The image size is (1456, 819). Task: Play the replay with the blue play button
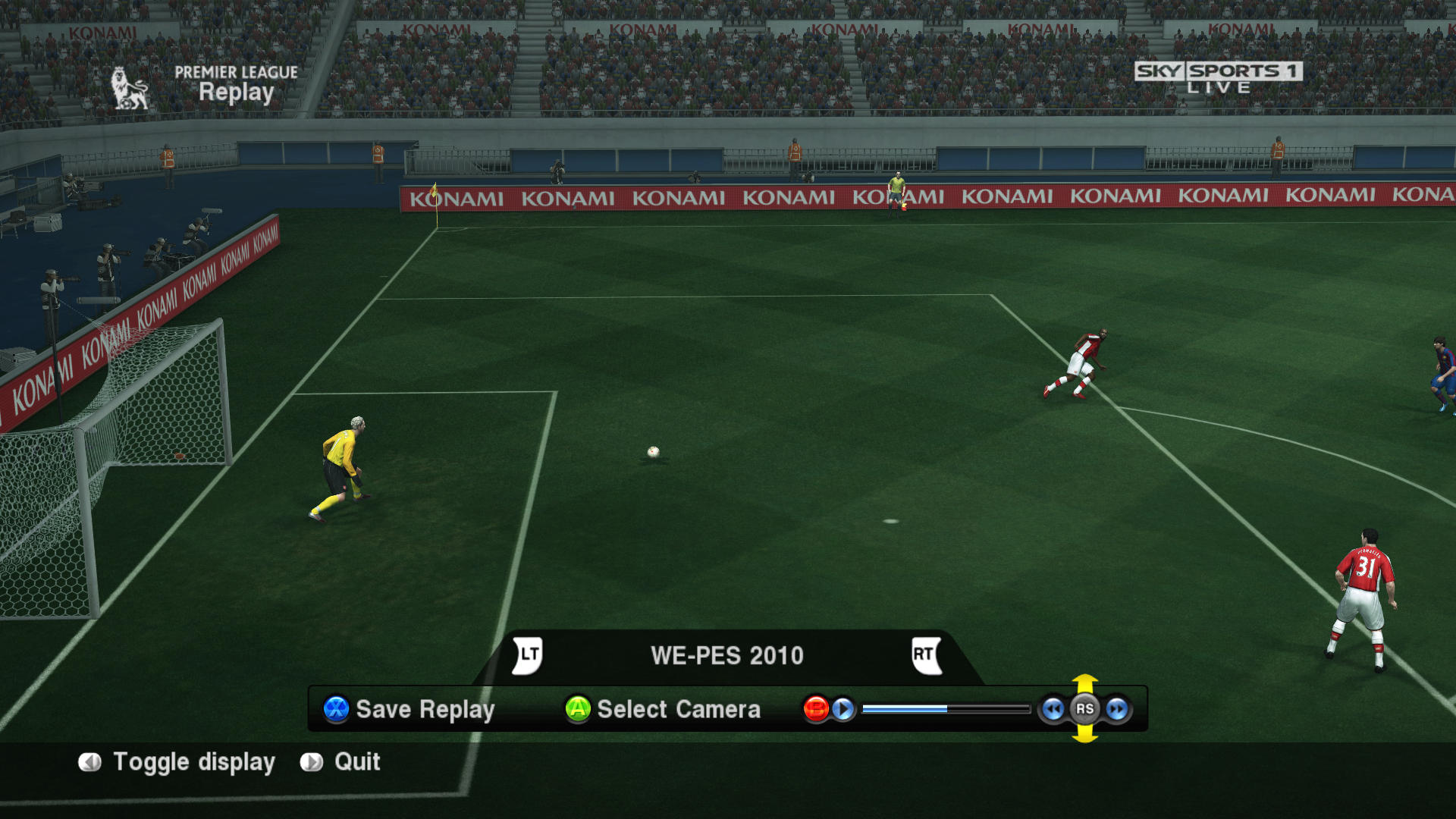843,709
